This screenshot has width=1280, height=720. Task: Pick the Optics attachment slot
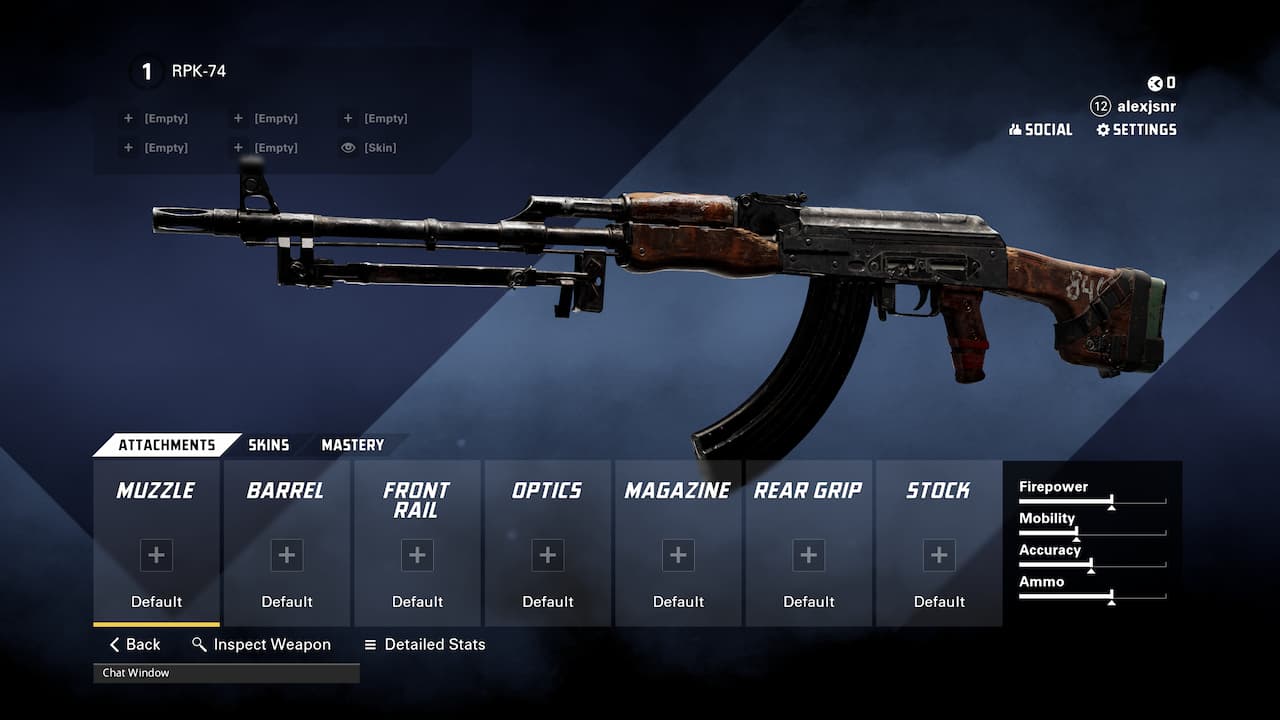[547, 543]
